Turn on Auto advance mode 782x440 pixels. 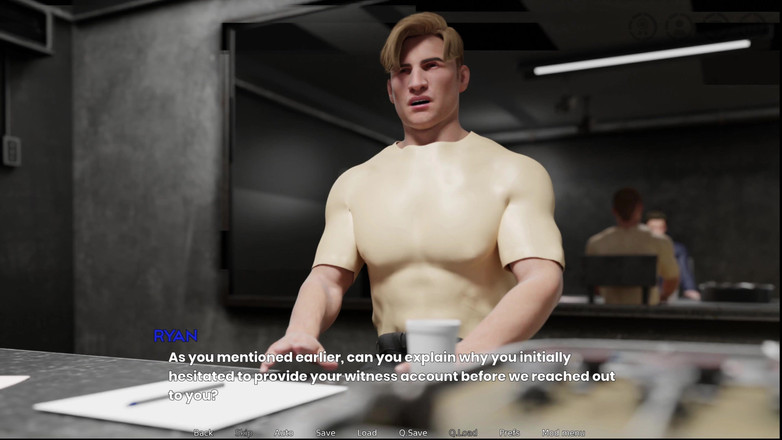pos(284,433)
